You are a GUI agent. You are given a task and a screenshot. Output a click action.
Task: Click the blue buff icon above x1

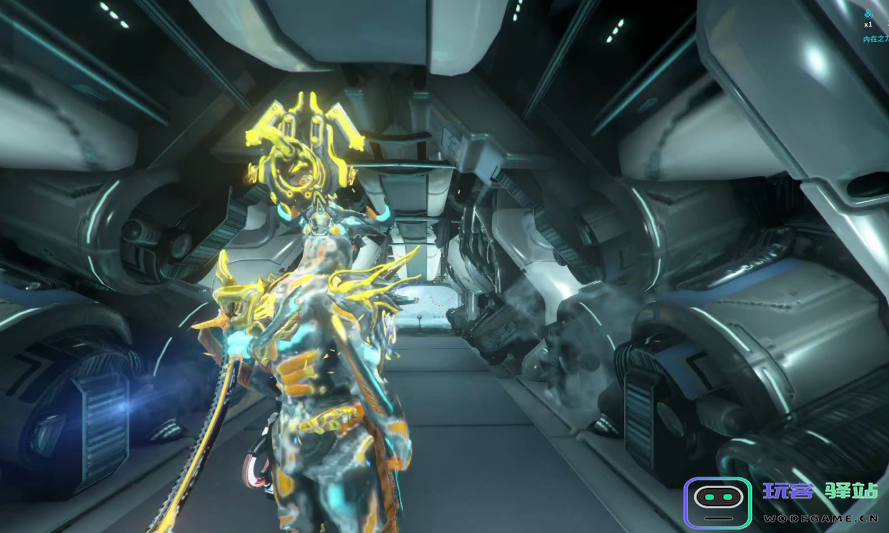[869, 13]
